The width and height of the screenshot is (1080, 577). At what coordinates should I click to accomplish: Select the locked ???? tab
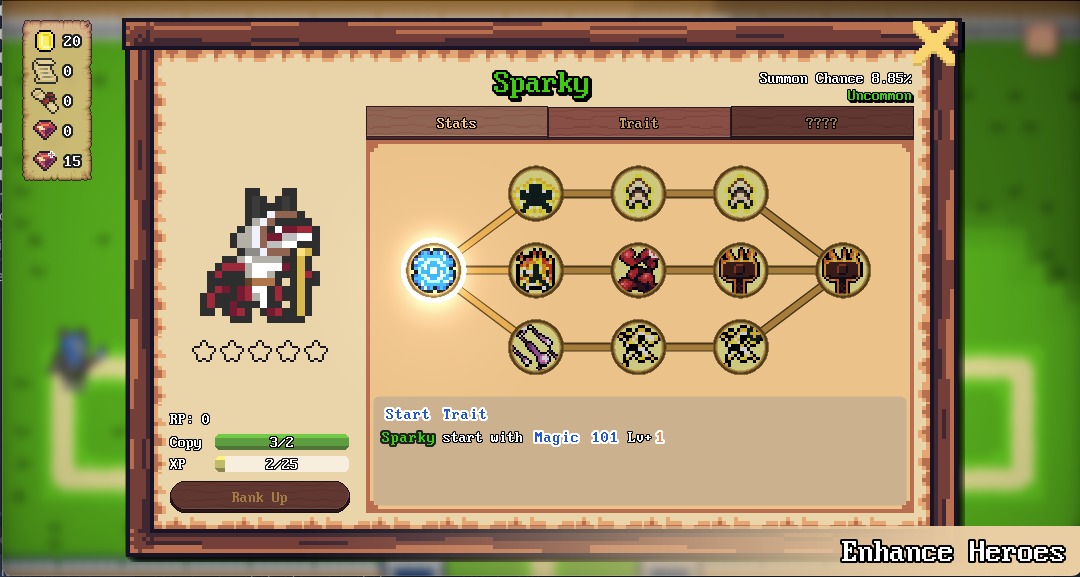[821, 123]
